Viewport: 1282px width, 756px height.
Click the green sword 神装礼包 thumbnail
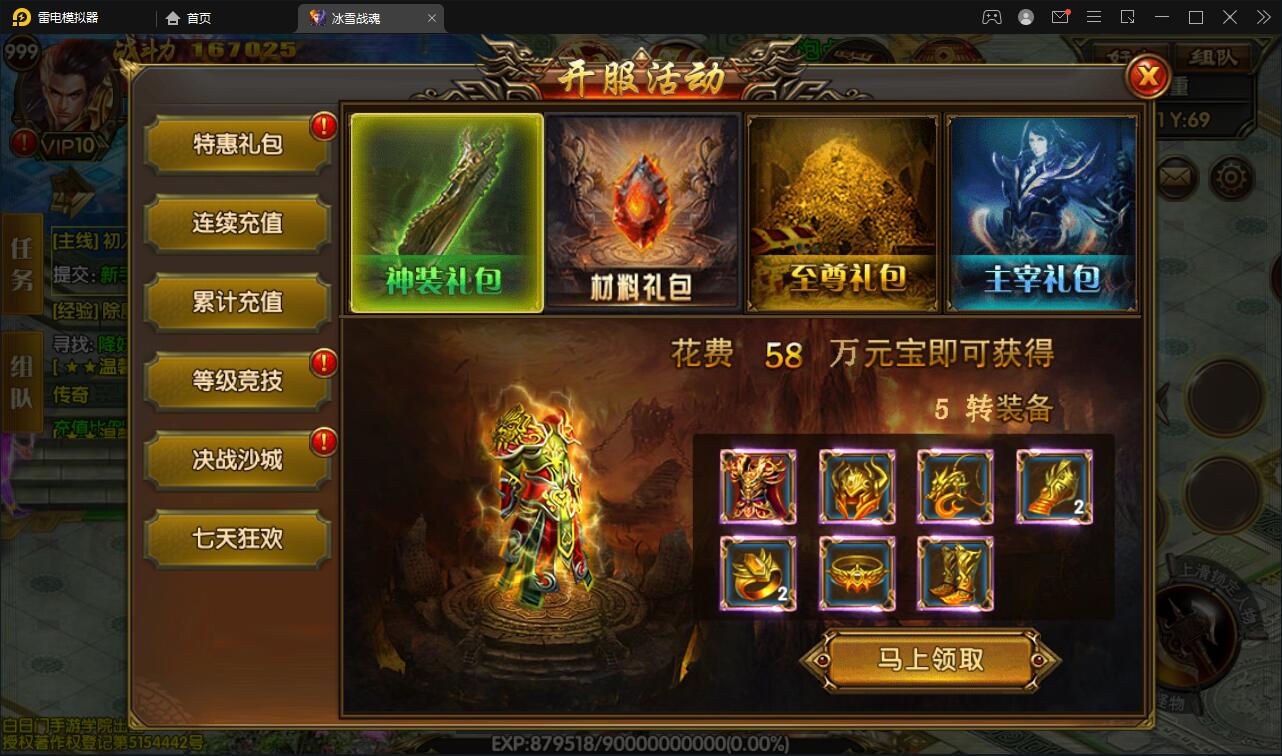(446, 211)
